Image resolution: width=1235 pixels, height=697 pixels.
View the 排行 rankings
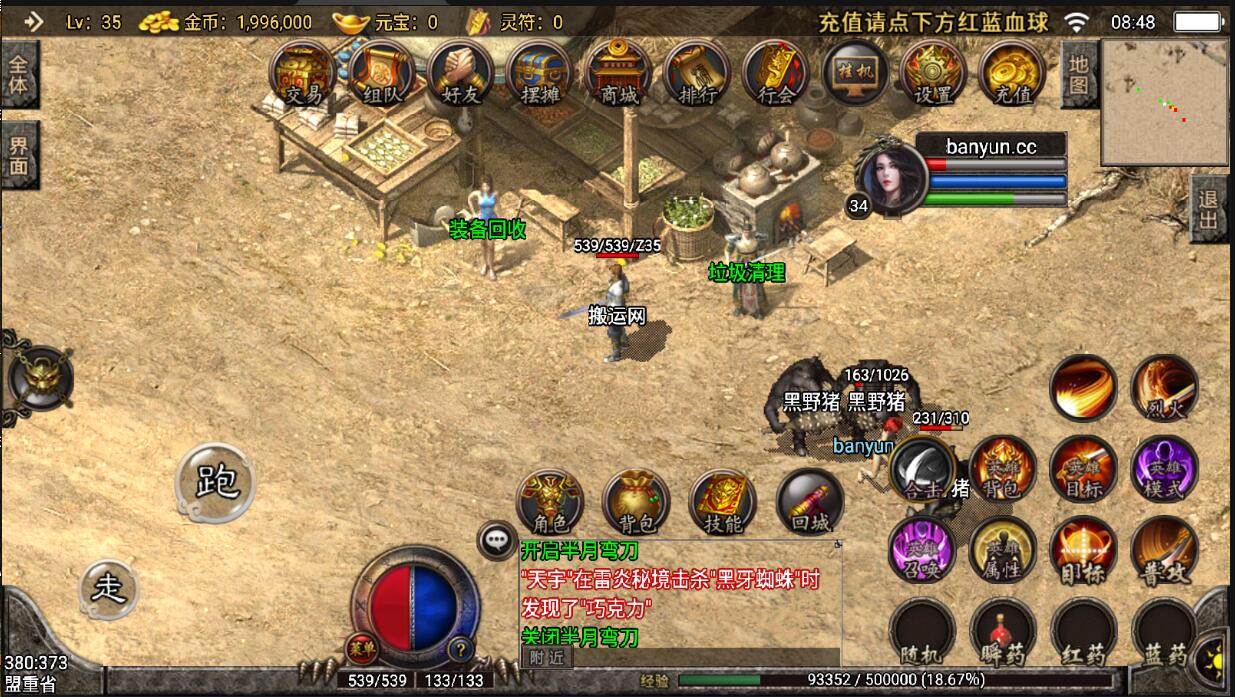coord(697,74)
